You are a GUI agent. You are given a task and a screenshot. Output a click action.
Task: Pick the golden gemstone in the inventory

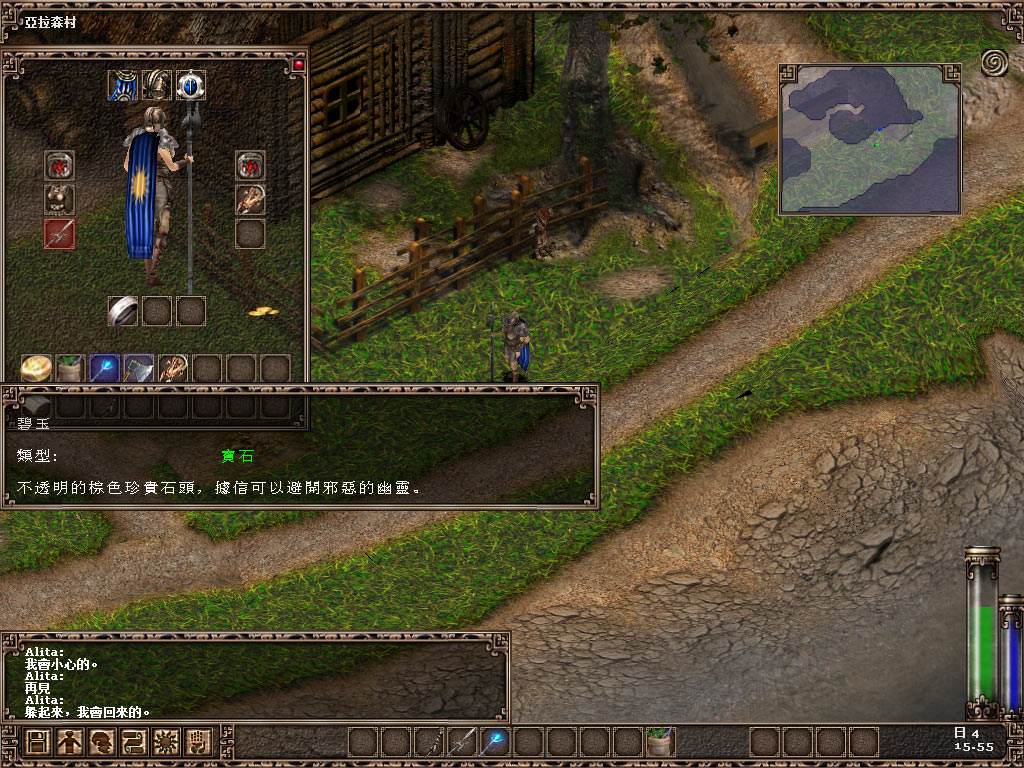[37, 369]
